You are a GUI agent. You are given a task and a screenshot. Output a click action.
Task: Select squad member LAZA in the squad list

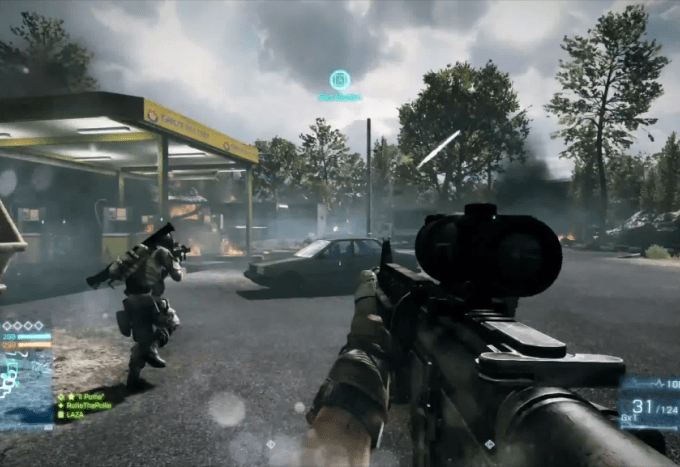pos(74,414)
